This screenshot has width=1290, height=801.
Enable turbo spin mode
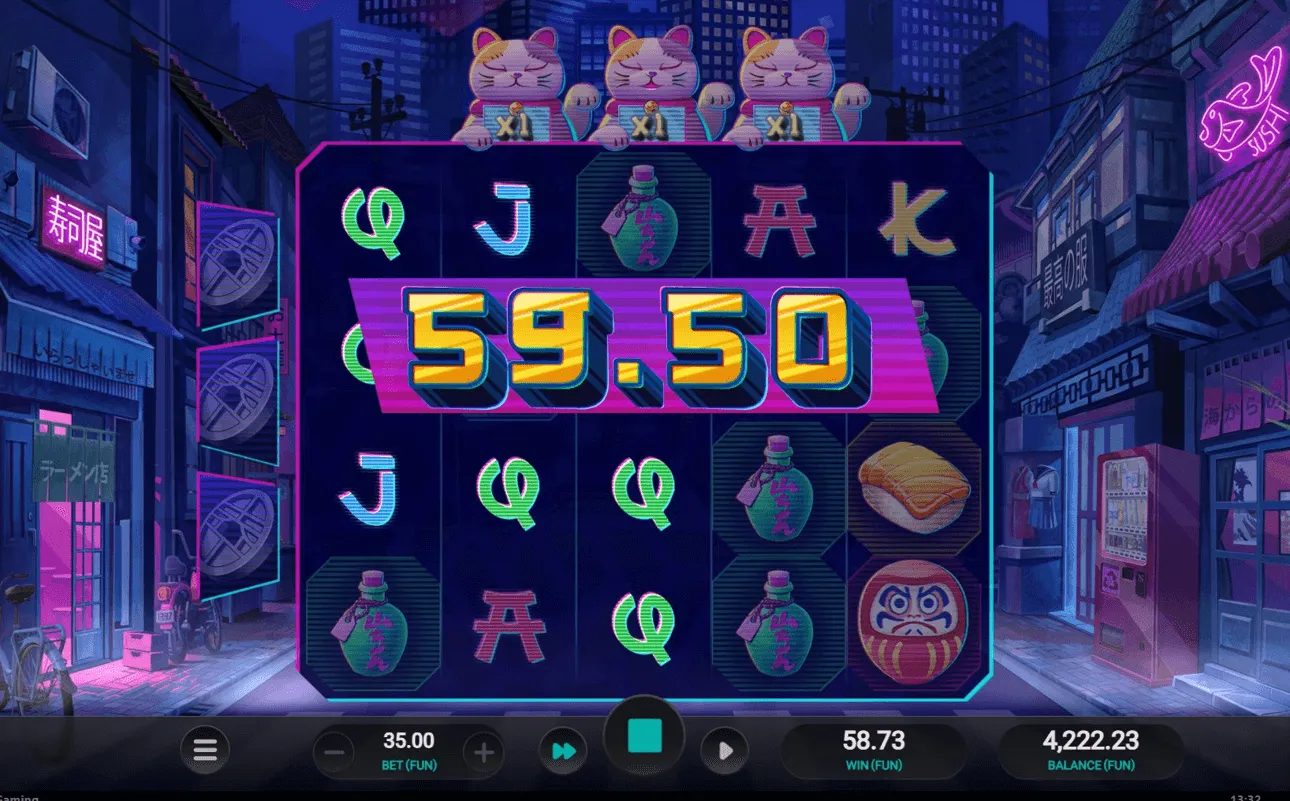point(563,751)
